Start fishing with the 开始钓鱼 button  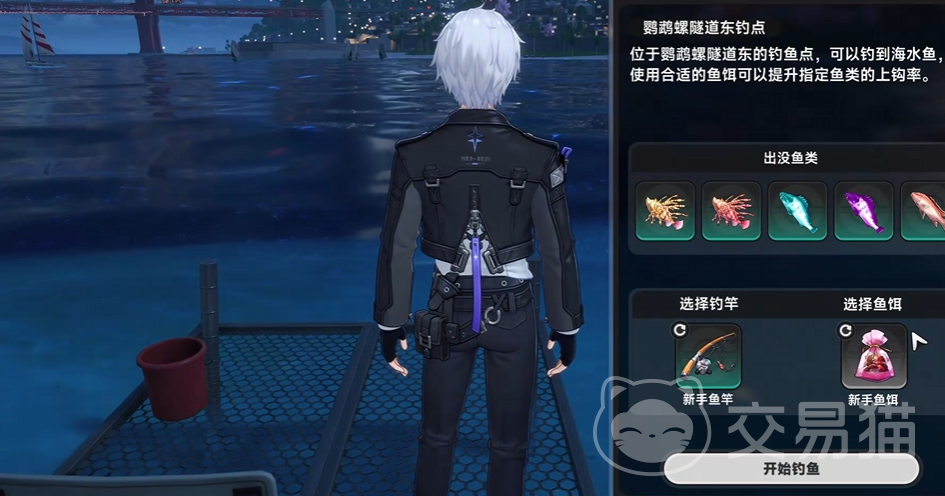point(791,469)
